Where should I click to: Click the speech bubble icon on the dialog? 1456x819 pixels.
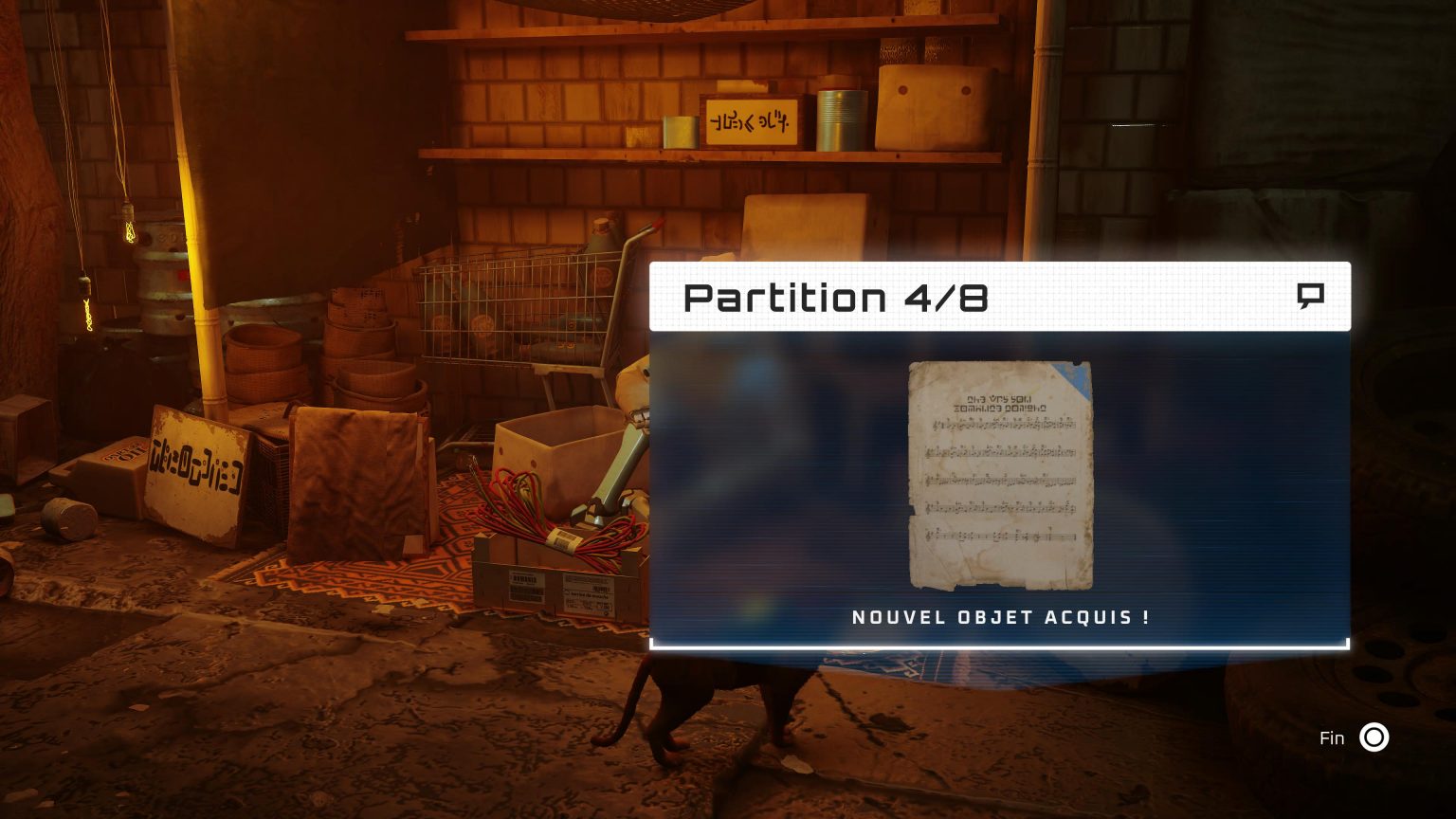pos(1312,296)
